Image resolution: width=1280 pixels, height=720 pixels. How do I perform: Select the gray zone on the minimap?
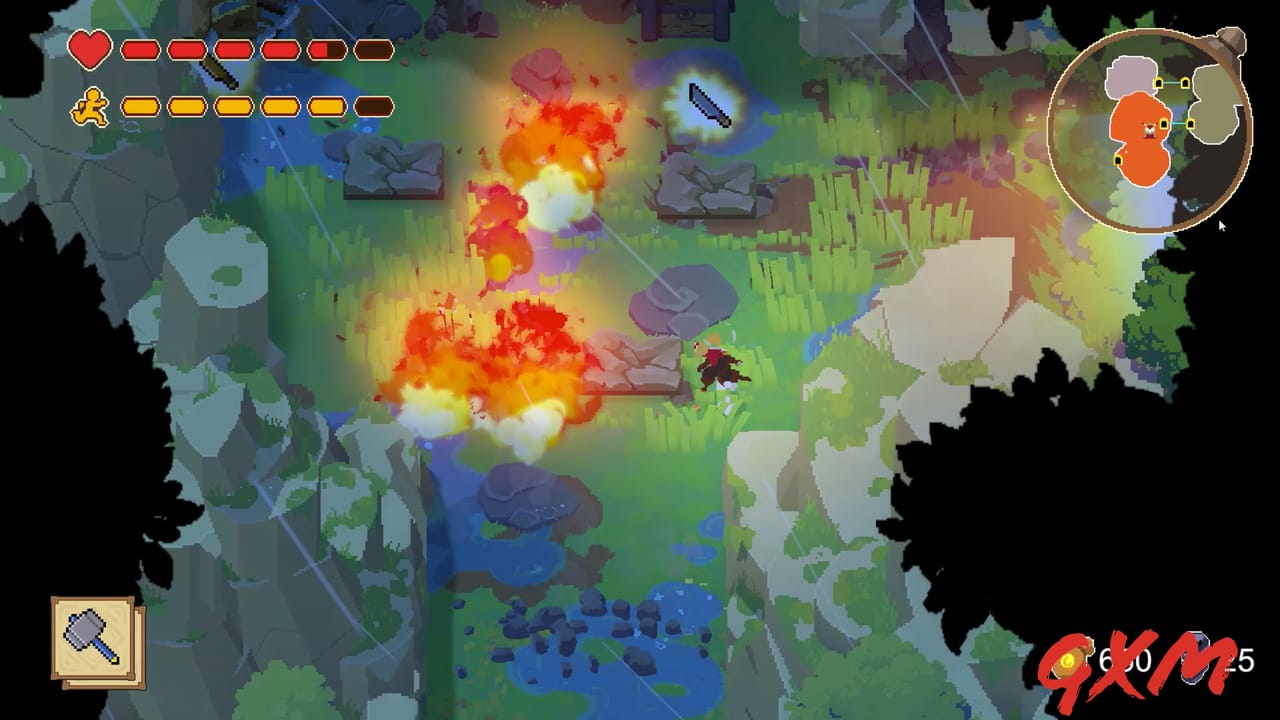tap(1130, 75)
